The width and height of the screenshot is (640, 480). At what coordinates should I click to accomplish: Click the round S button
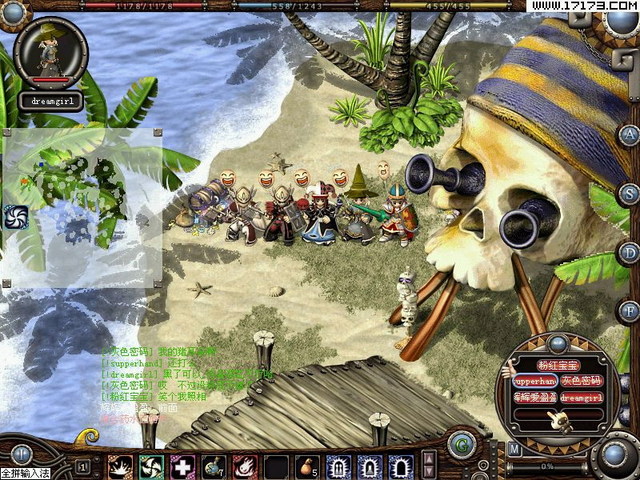[628, 193]
